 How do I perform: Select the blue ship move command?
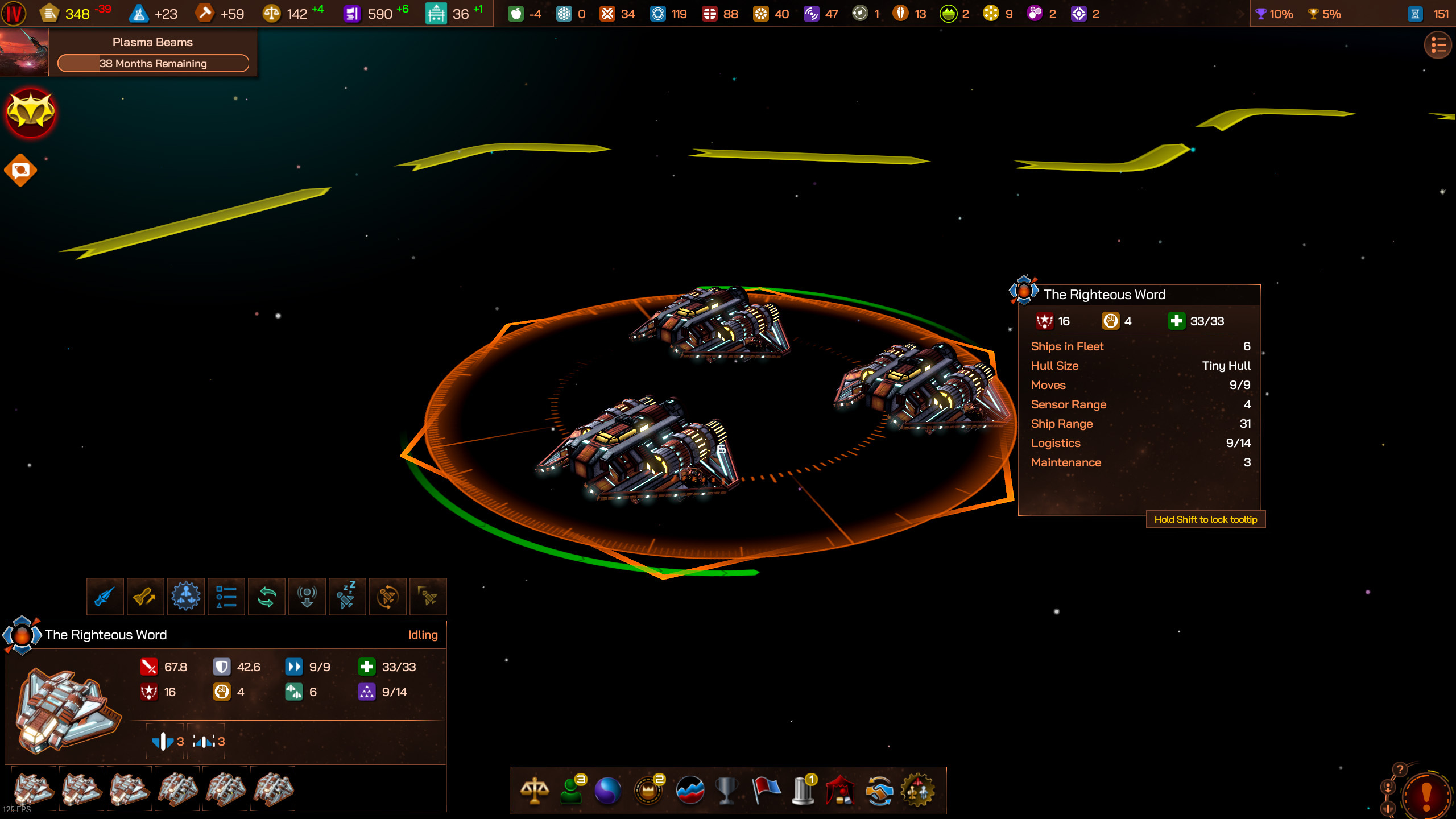[x=105, y=597]
